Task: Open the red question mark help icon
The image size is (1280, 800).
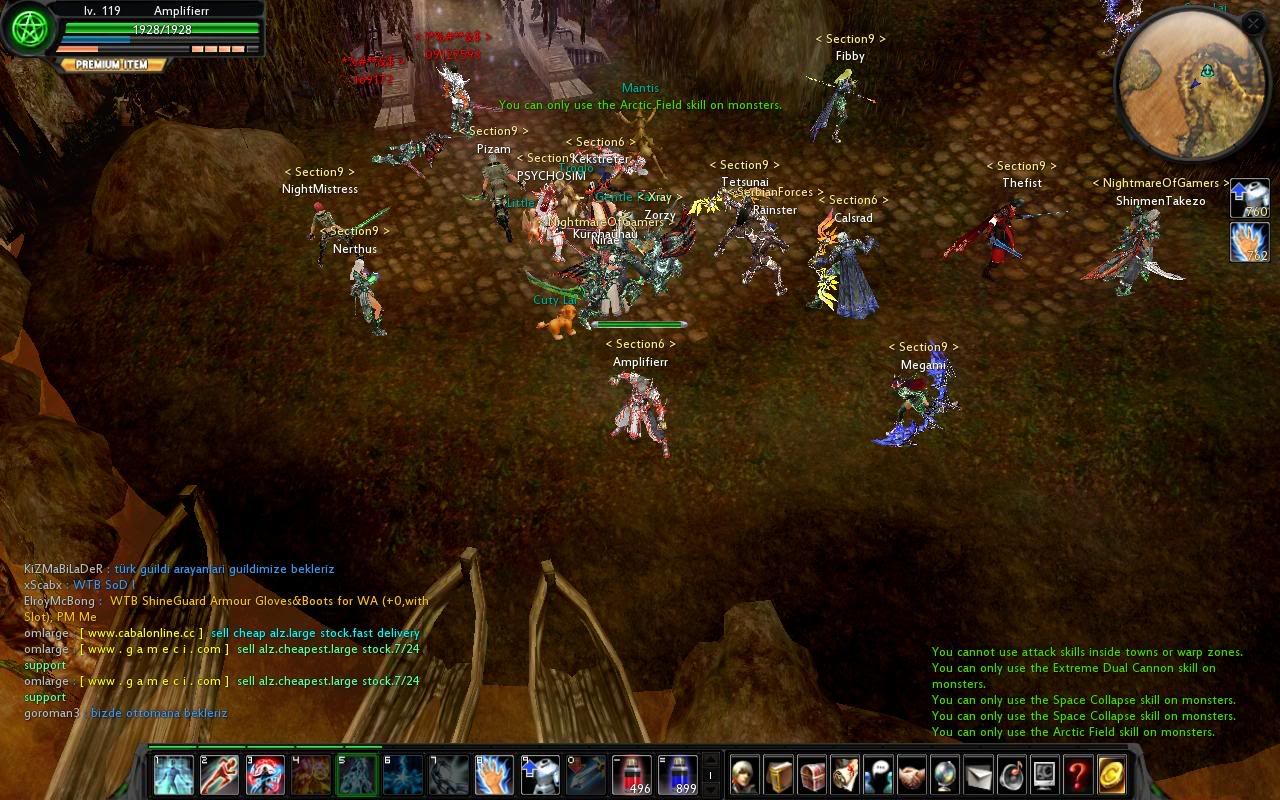Action: [1077, 775]
